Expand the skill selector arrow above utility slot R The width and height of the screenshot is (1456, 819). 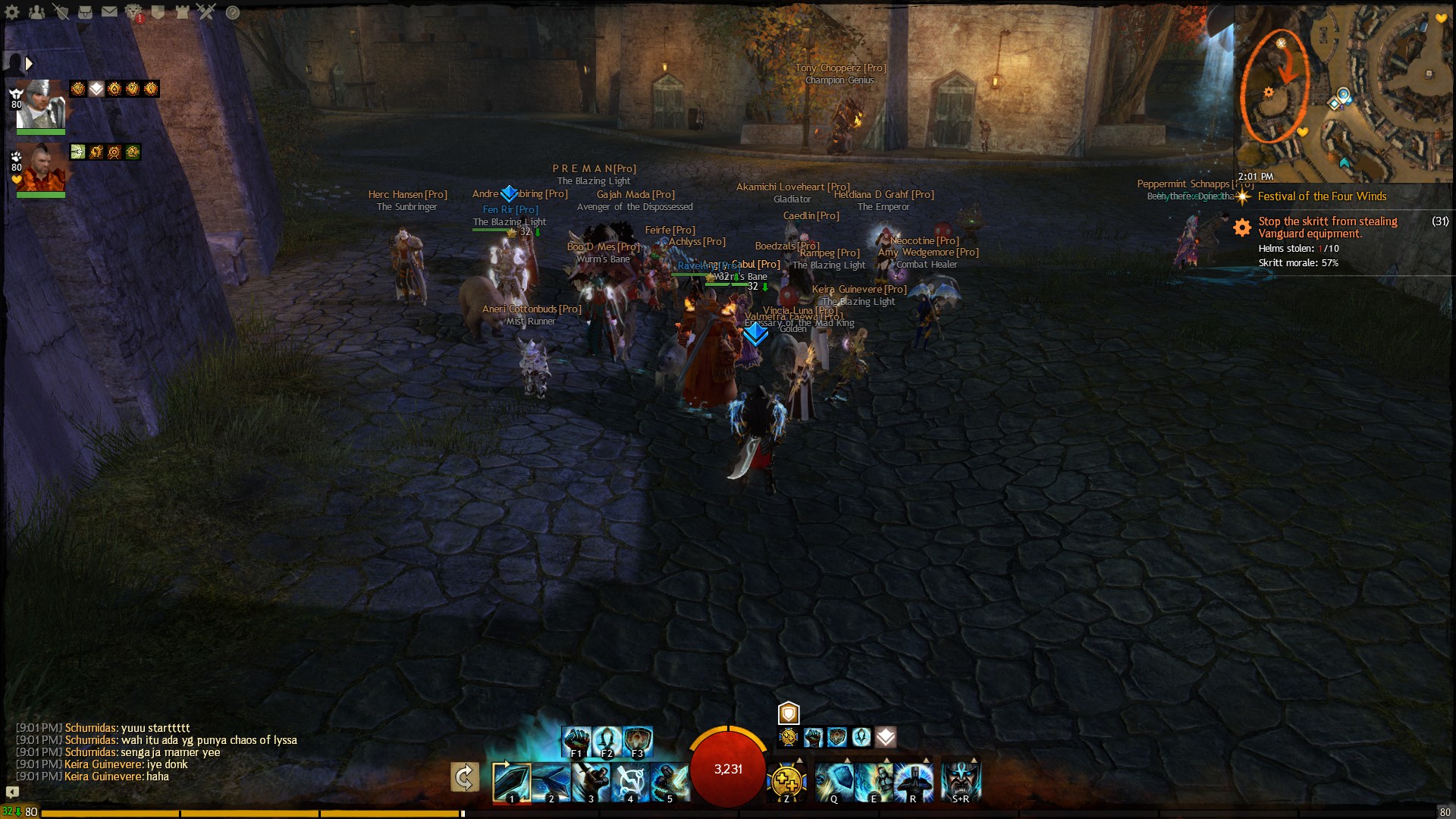926,759
